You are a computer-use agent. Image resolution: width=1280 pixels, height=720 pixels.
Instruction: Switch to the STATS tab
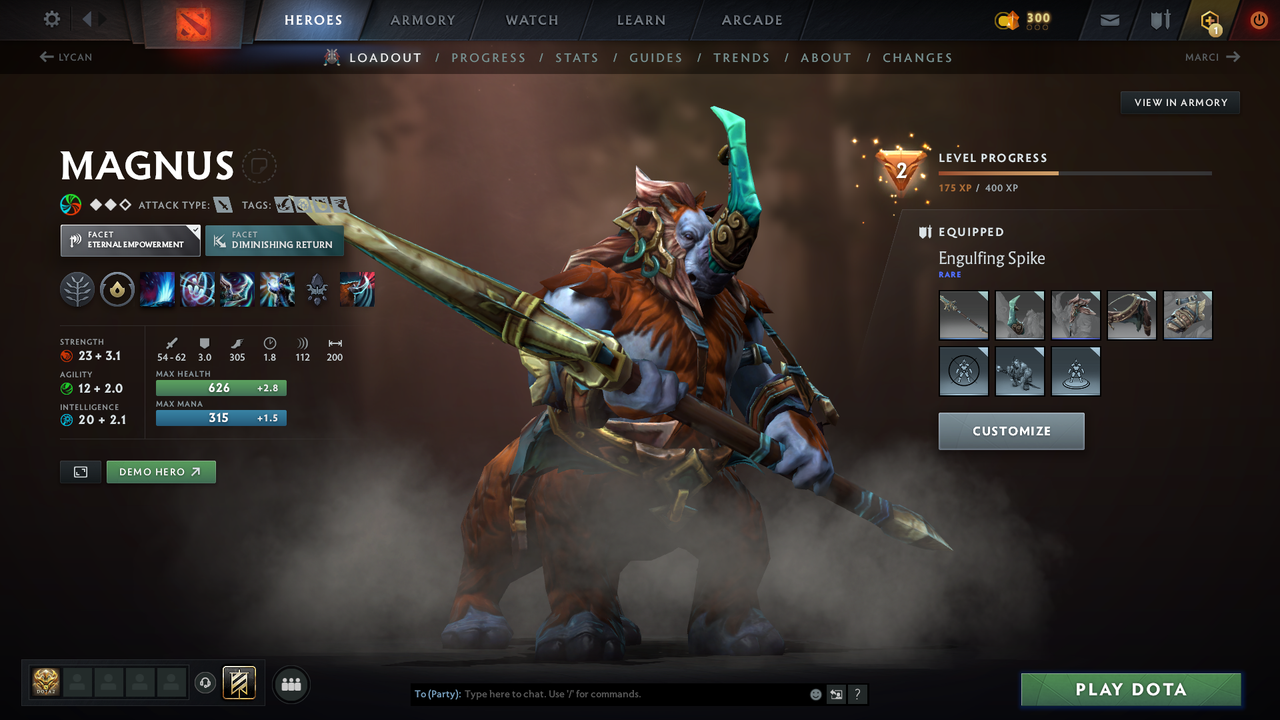click(x=577, y=57)
